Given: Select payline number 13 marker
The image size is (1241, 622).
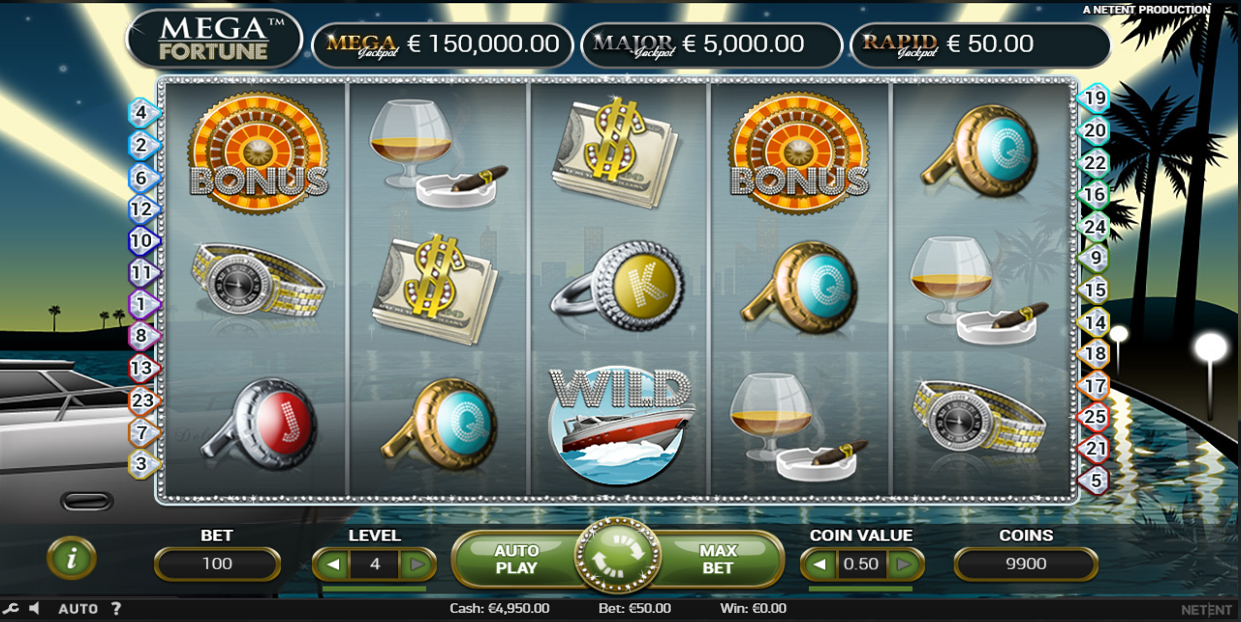Looking at the screenshot, I should click(143, 368).
